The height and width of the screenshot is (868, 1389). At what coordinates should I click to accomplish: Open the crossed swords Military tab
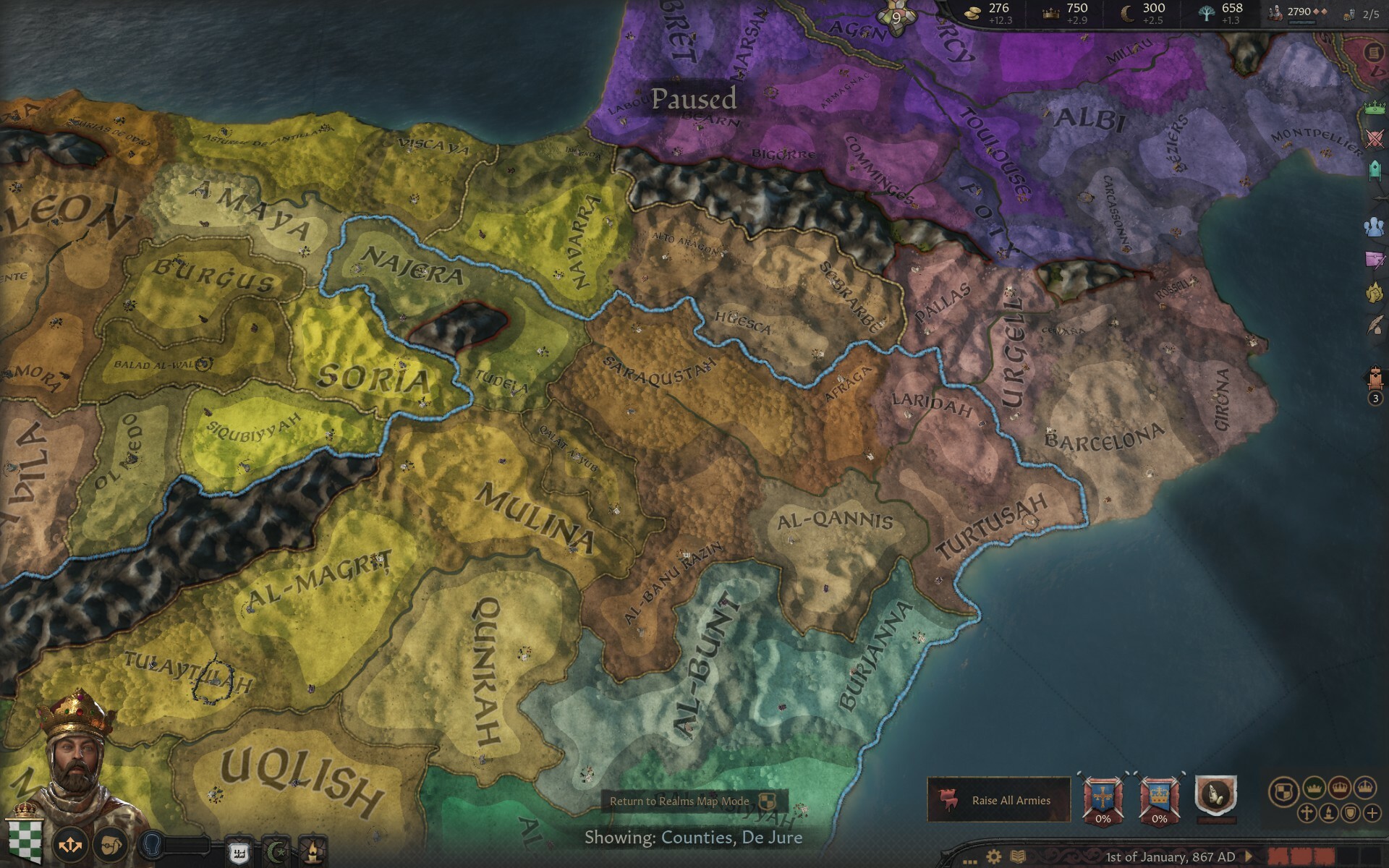[1375, 139]
